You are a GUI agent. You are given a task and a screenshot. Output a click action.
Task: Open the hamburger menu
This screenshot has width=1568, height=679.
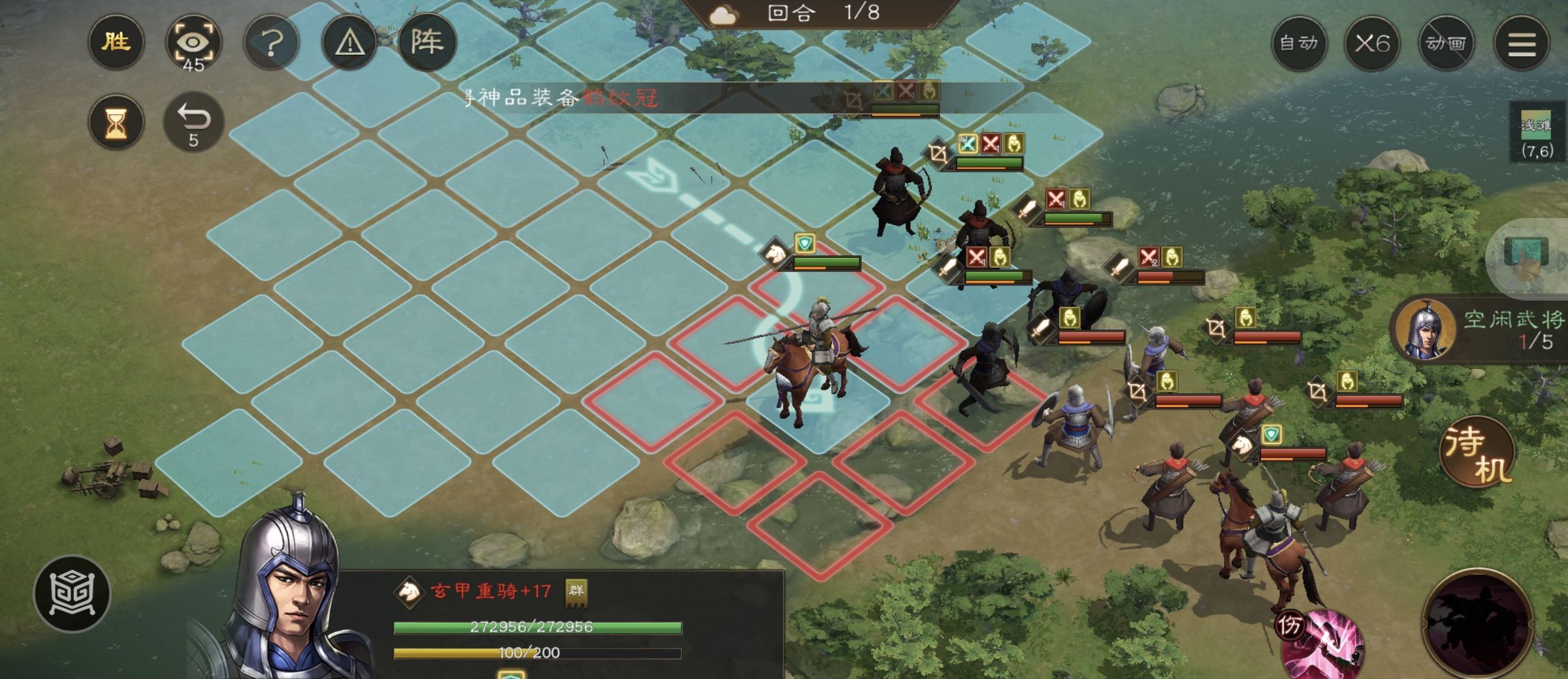pyautogui.click(x=1522, y=44)
